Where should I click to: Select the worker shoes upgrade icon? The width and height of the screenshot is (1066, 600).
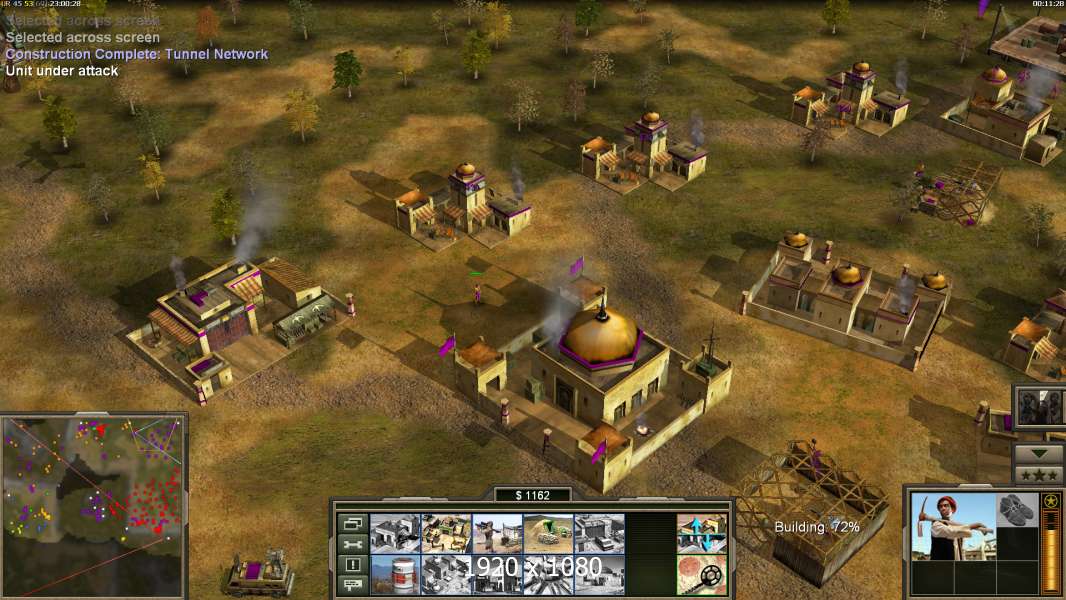click(1017, 509)
